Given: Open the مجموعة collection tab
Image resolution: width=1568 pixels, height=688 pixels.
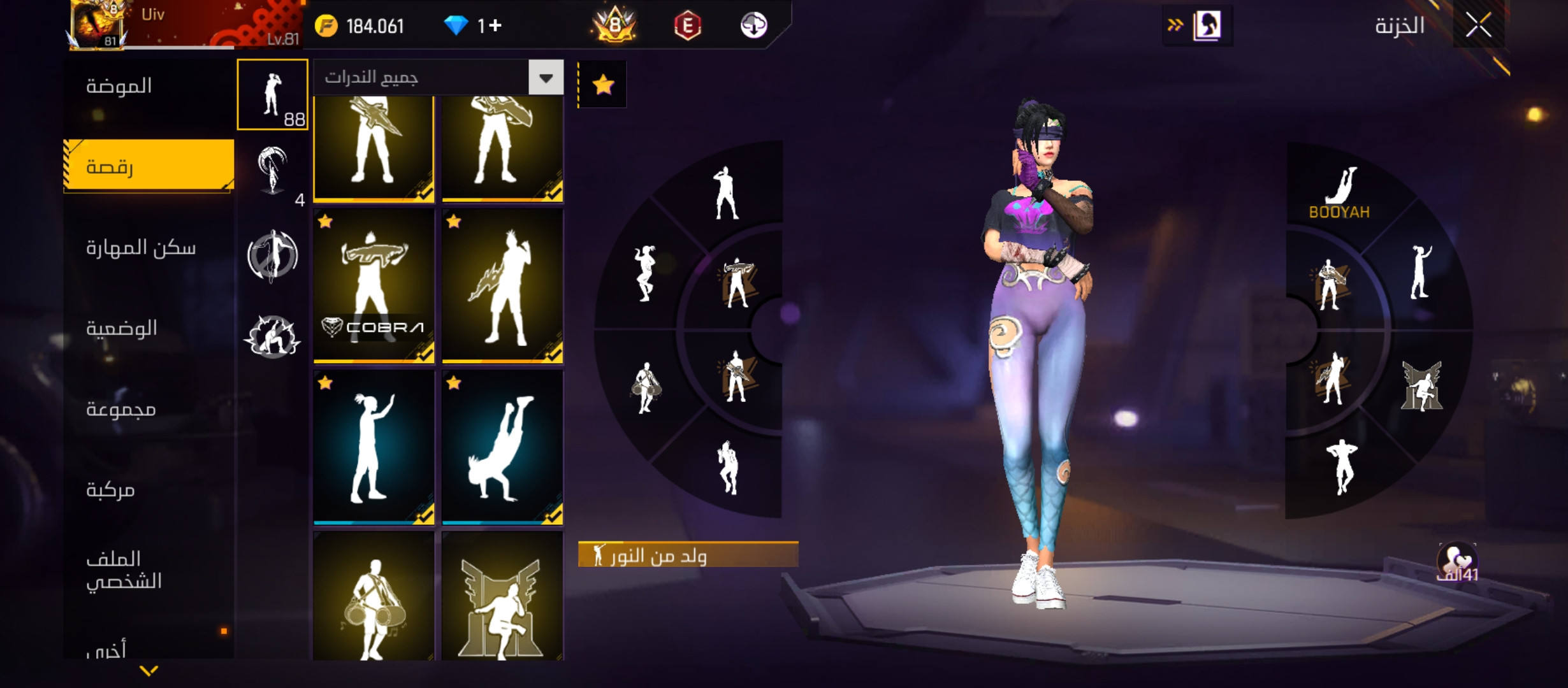Looking at the screenshot, I should tap(121, 409).
